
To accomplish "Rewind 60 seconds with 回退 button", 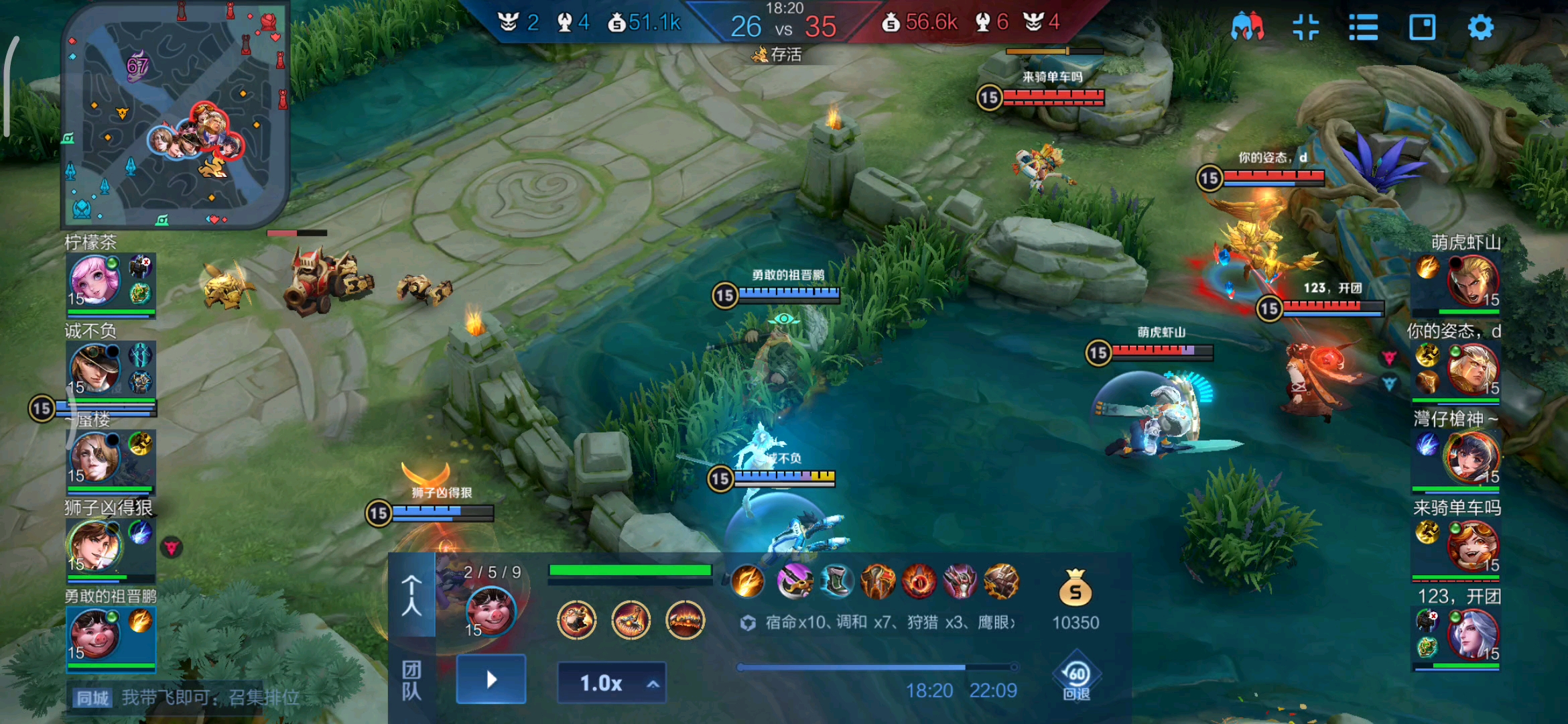I will click(1076, 678).
